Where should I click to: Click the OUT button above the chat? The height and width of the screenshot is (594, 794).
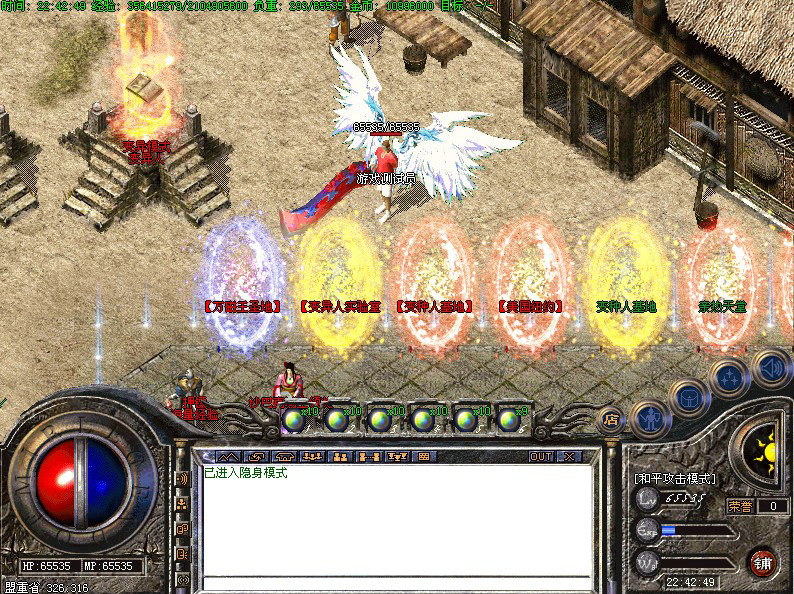(541, 456)
